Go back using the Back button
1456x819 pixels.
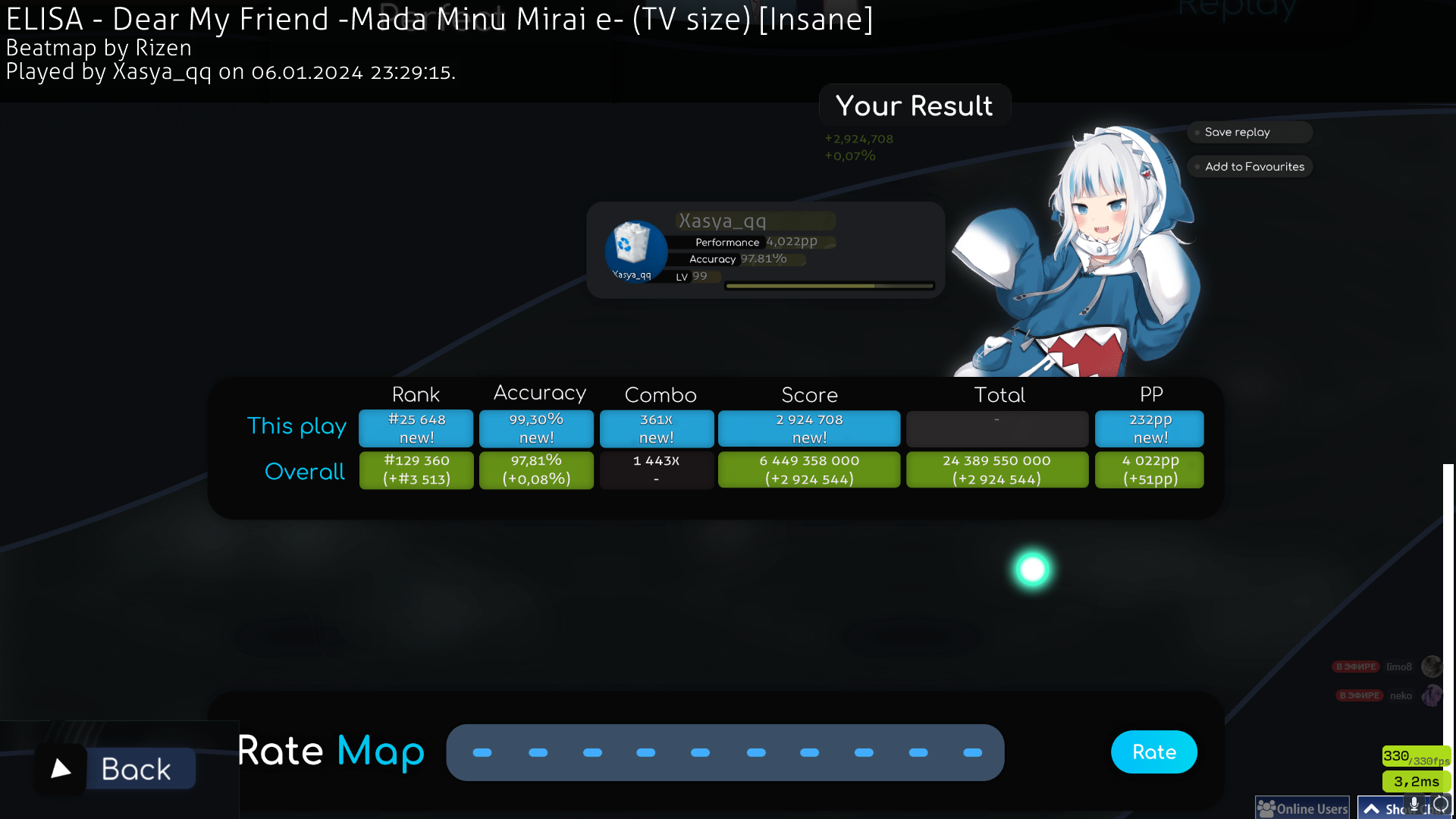pyautogui.click(x=121, y=769)
